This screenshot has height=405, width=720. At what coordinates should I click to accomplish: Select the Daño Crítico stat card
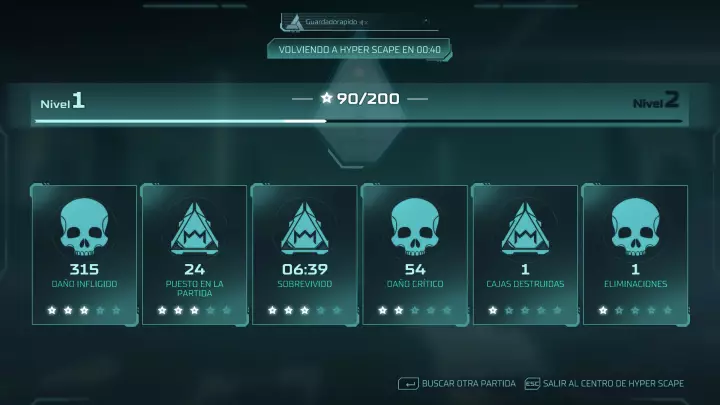[414, 255]
